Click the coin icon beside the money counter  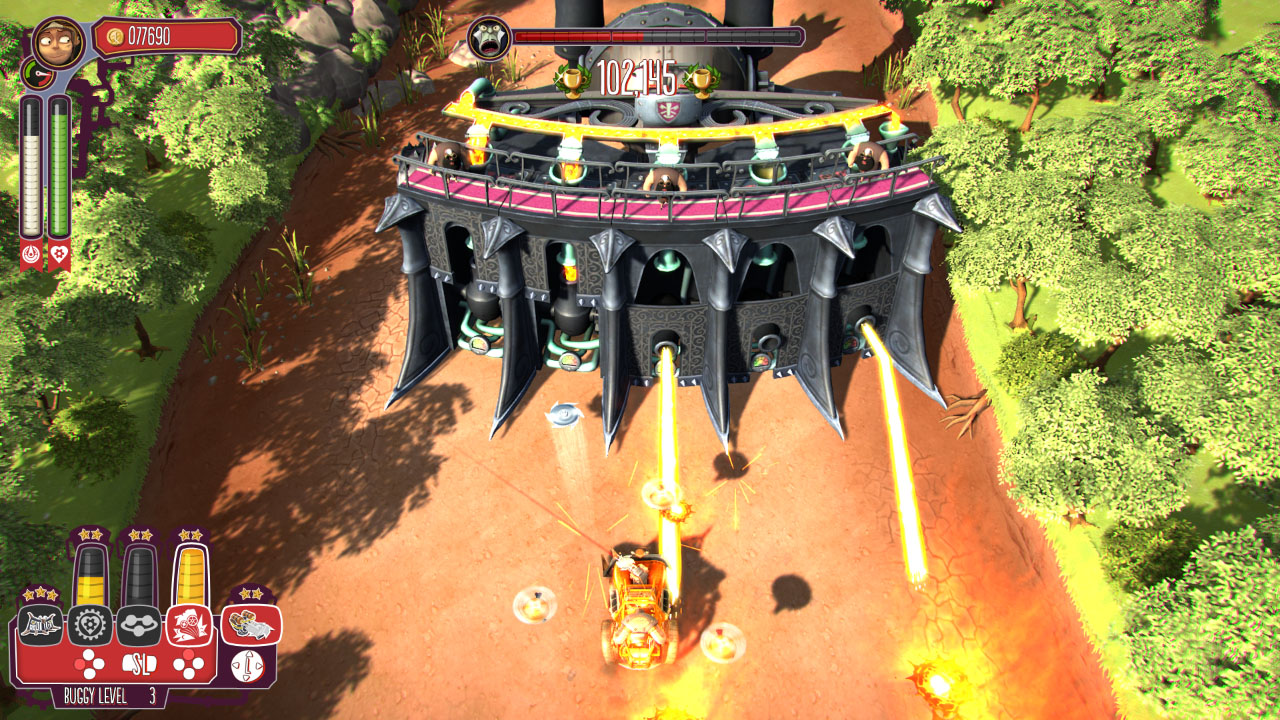114,36
